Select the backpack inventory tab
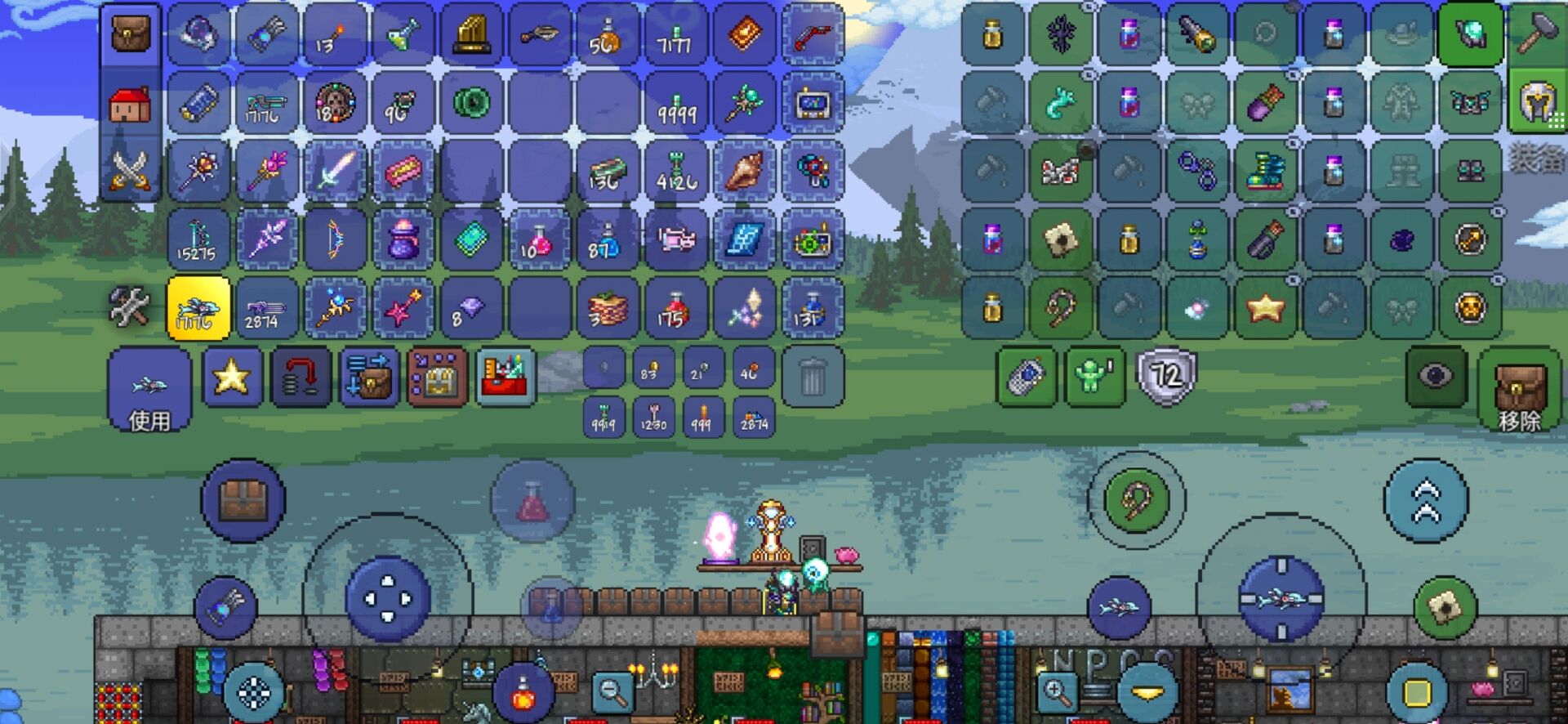The image size is (1568, 724). (x=130, y=35)
